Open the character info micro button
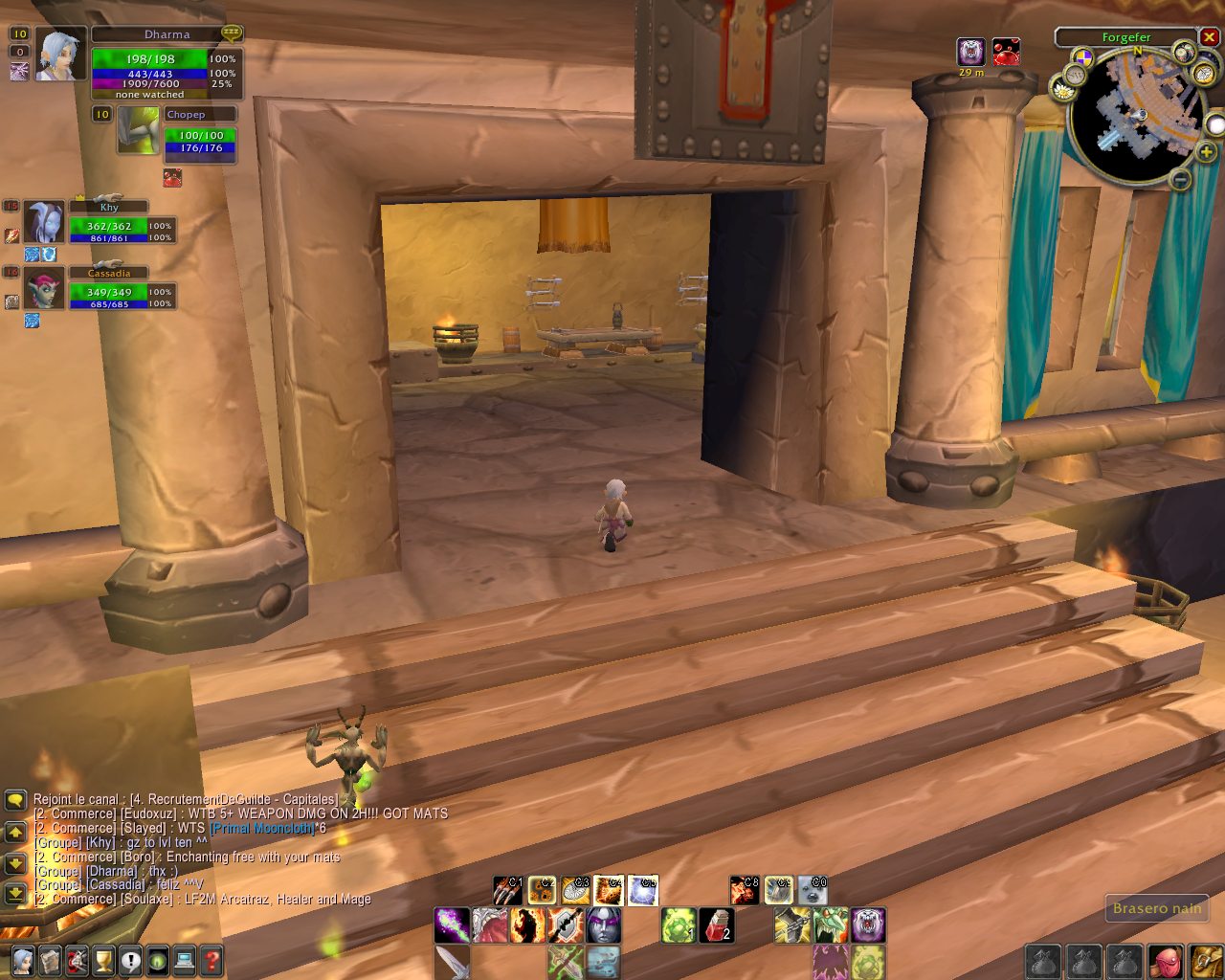Screen dimensions: 1225x980 [22, 959]
